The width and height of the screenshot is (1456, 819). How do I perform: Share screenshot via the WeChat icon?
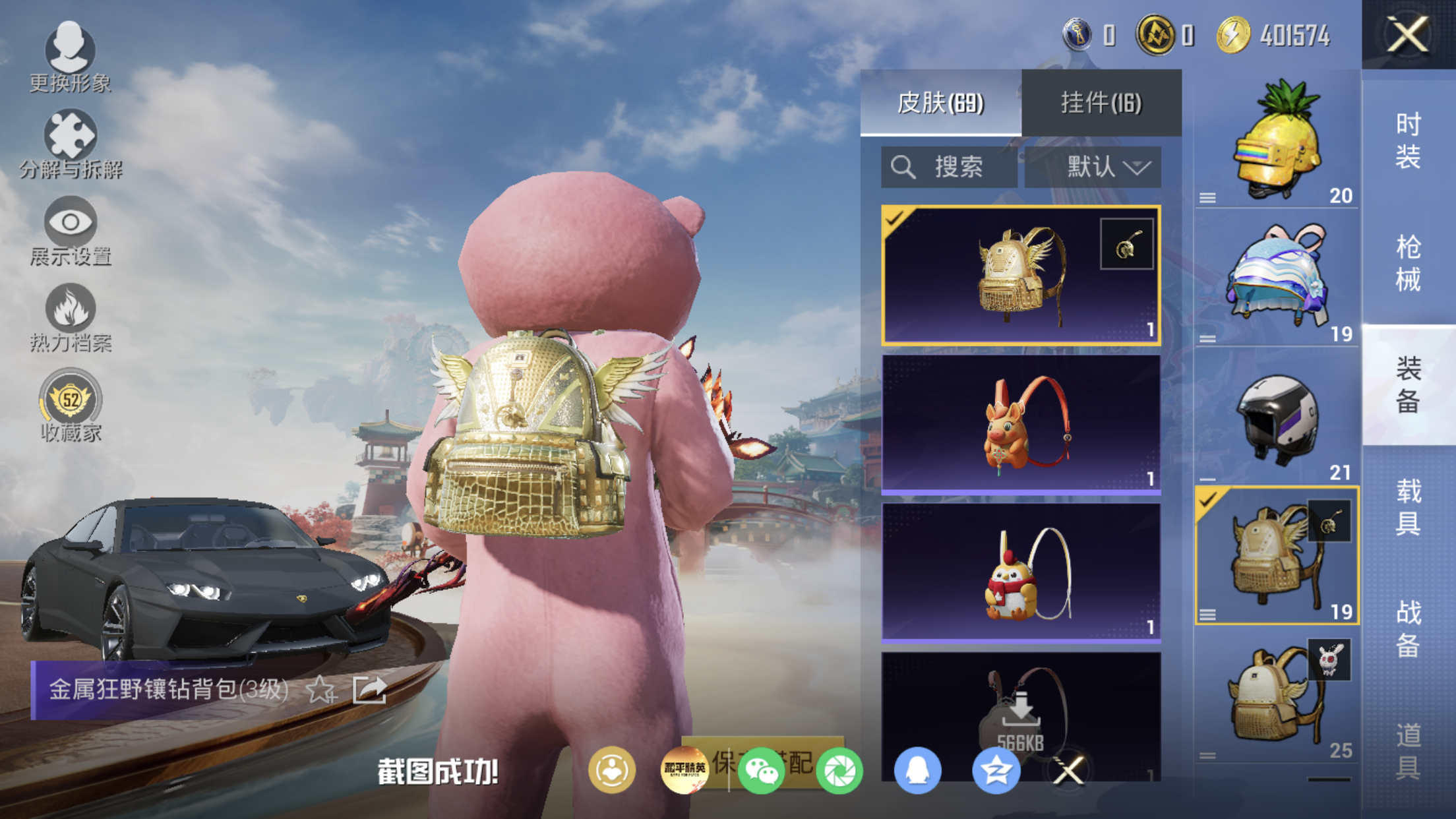(761, 770)
